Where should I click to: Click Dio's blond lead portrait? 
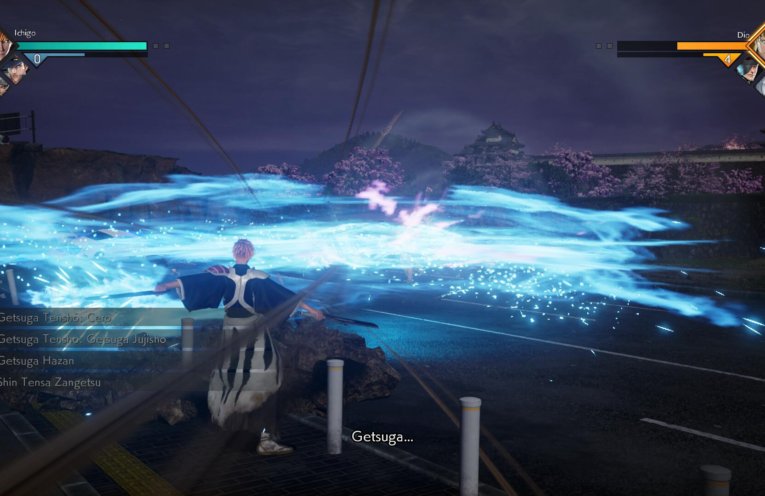click(x=757, y=45)
